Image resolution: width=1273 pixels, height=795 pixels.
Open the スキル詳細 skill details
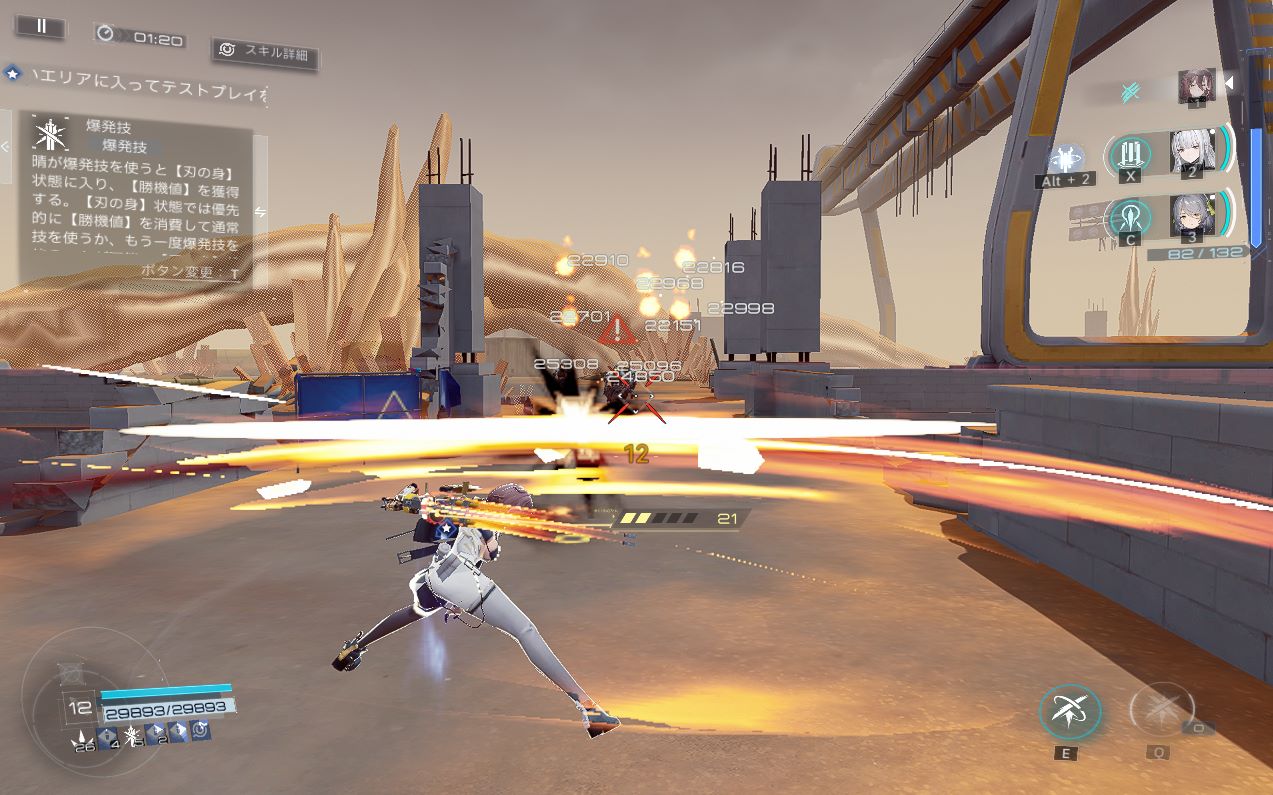point(265,52)
